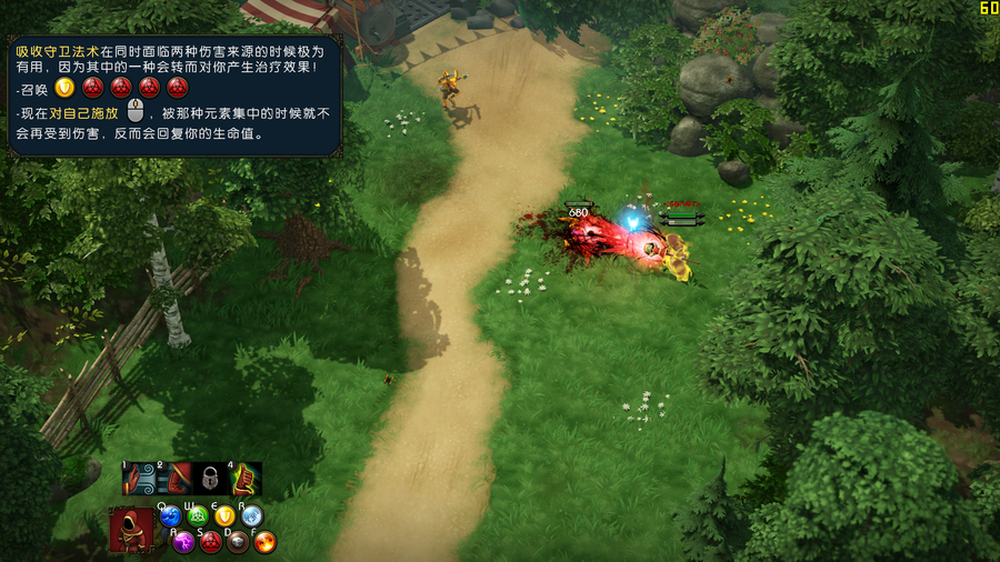Select the fire element orb
The height and width of the screenshot is (562, 1000).
pos(265,543)
